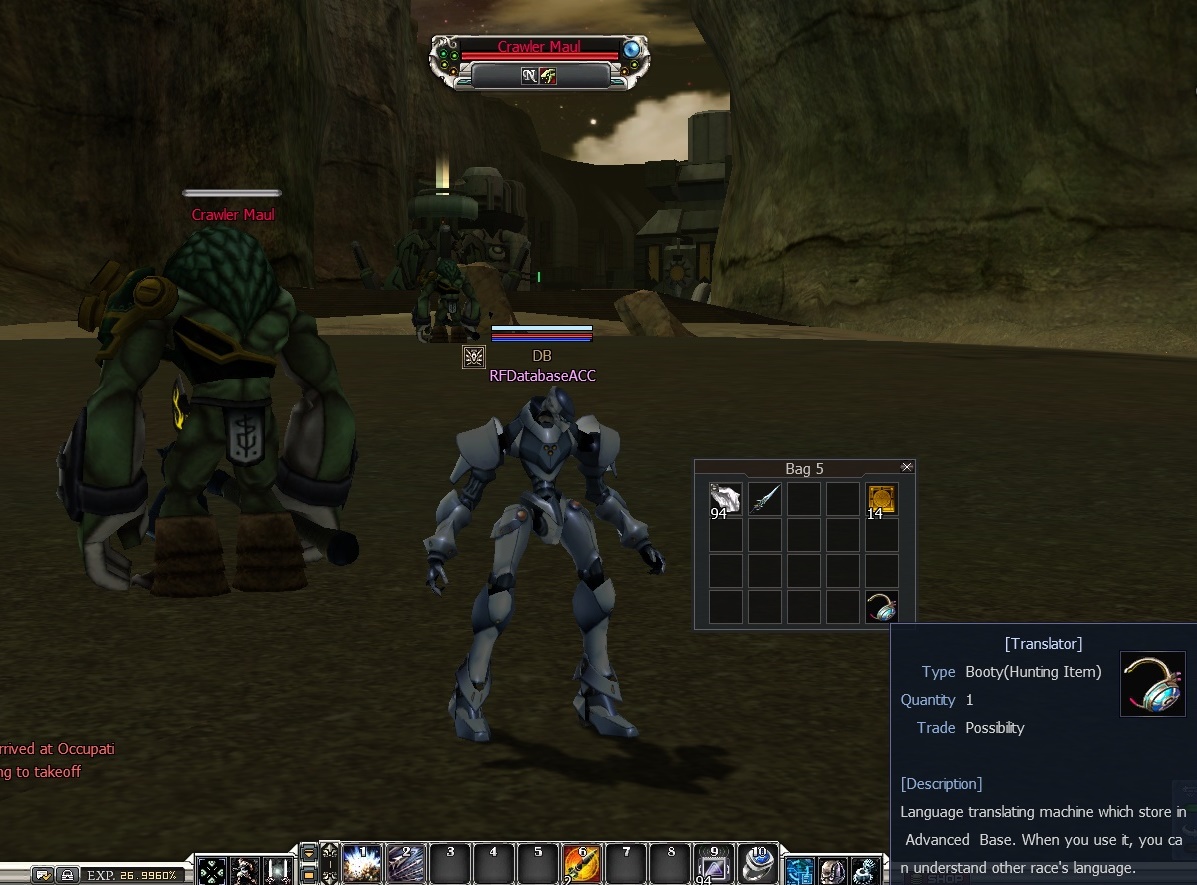Click the green four-arrow icon on the bottom bar
The height and width of the screenshot is (885, 1197).
tap(212, 870)
